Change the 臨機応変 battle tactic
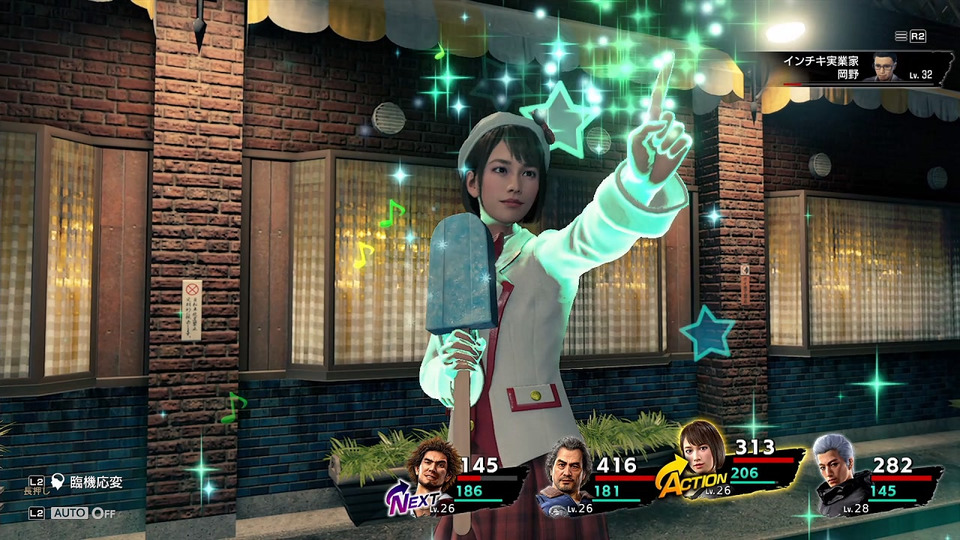This screenshot has width=960, height=540. [x=88, y=483]
